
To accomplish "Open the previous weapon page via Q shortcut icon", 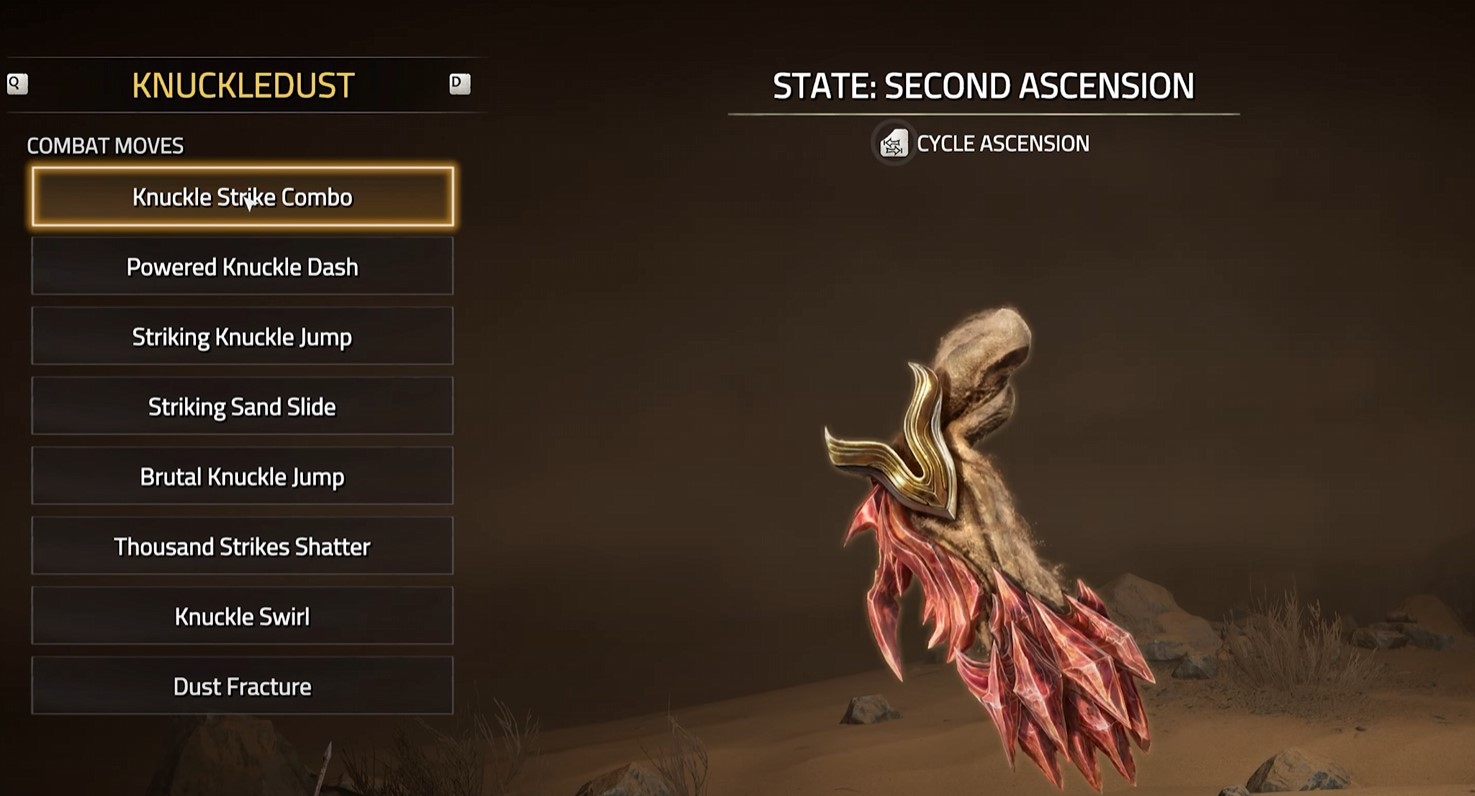I will click(16, 84).
